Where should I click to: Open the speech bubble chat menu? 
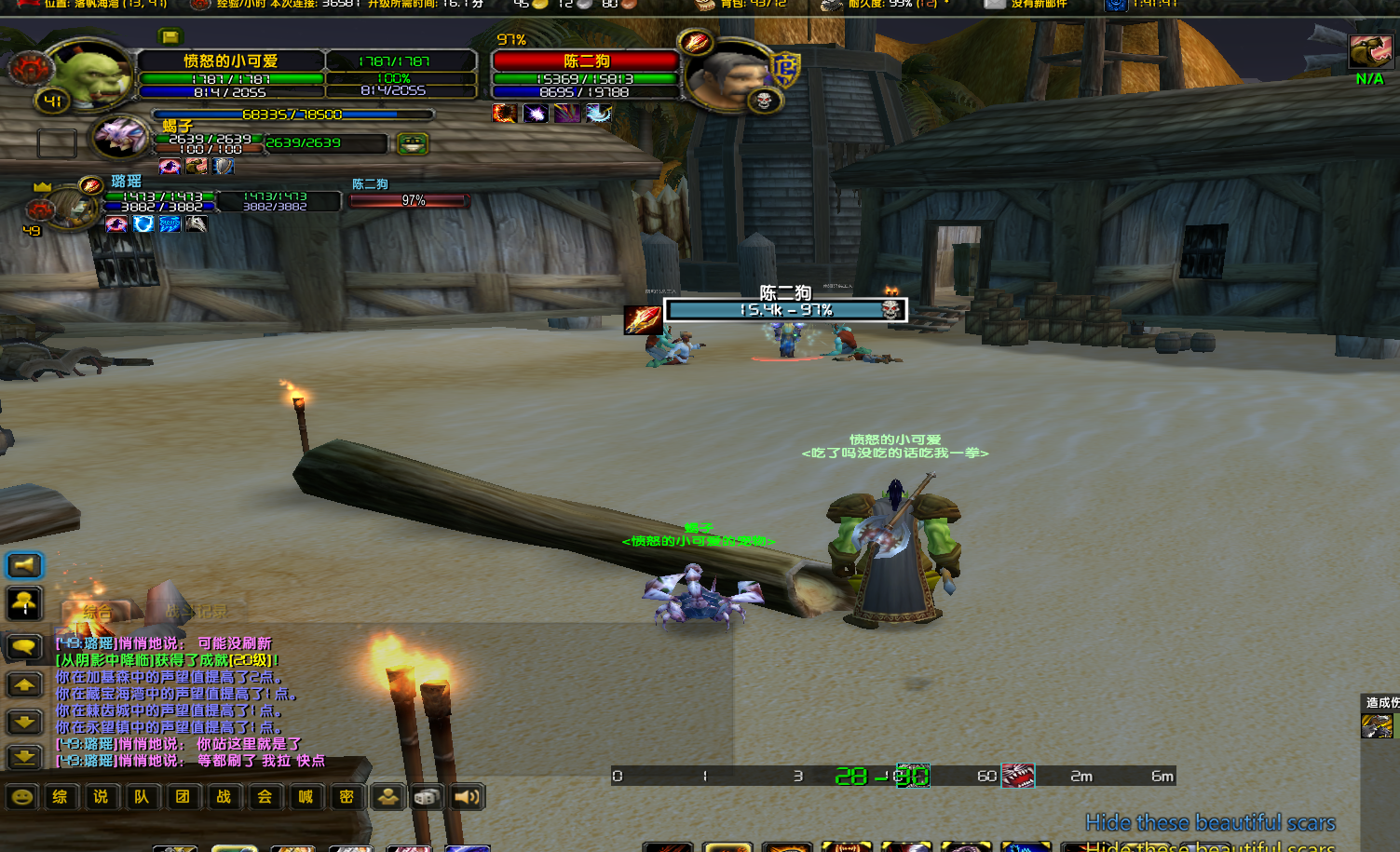coord(24,646)
